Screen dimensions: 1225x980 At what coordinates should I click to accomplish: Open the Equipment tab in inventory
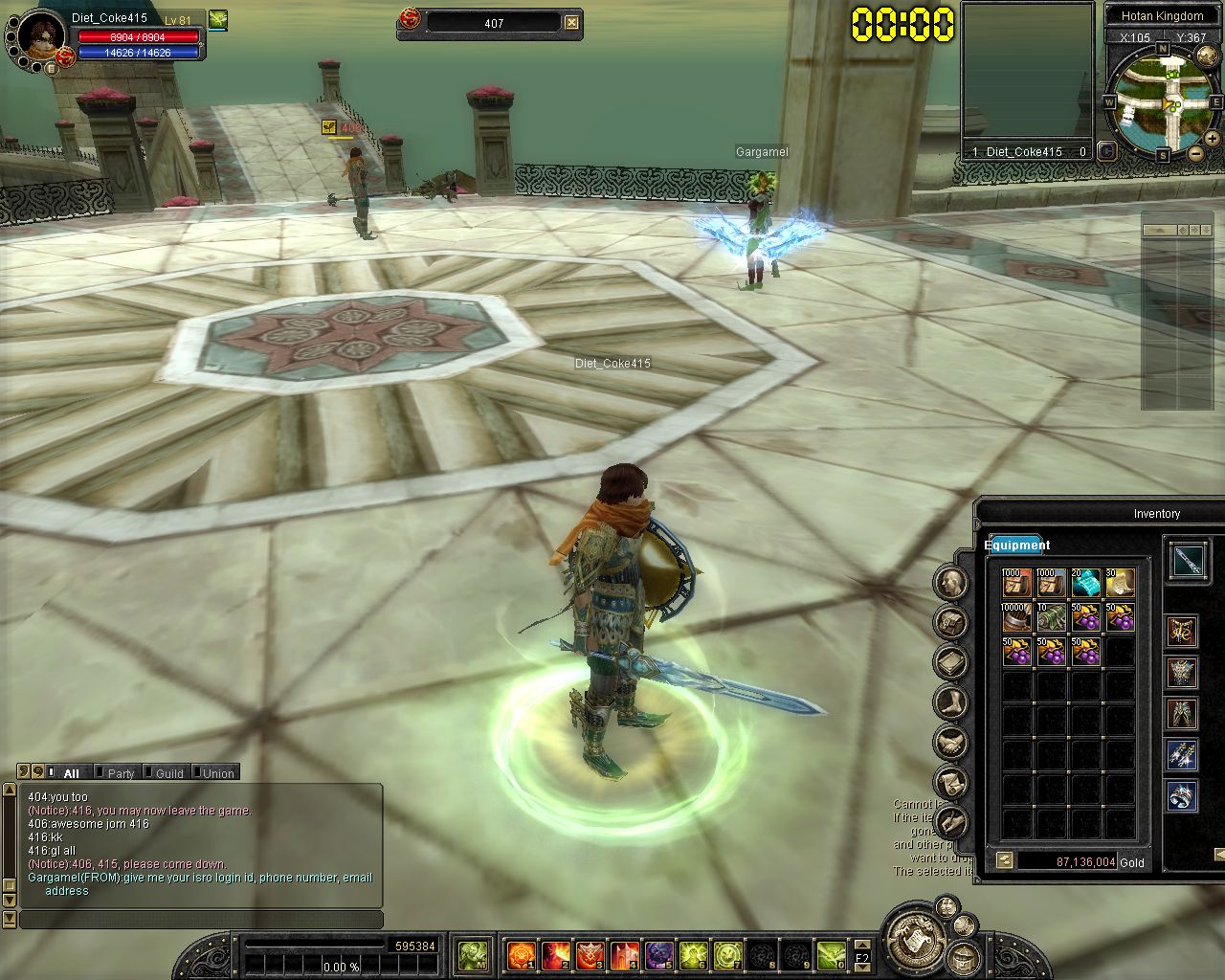(1016, 546)
